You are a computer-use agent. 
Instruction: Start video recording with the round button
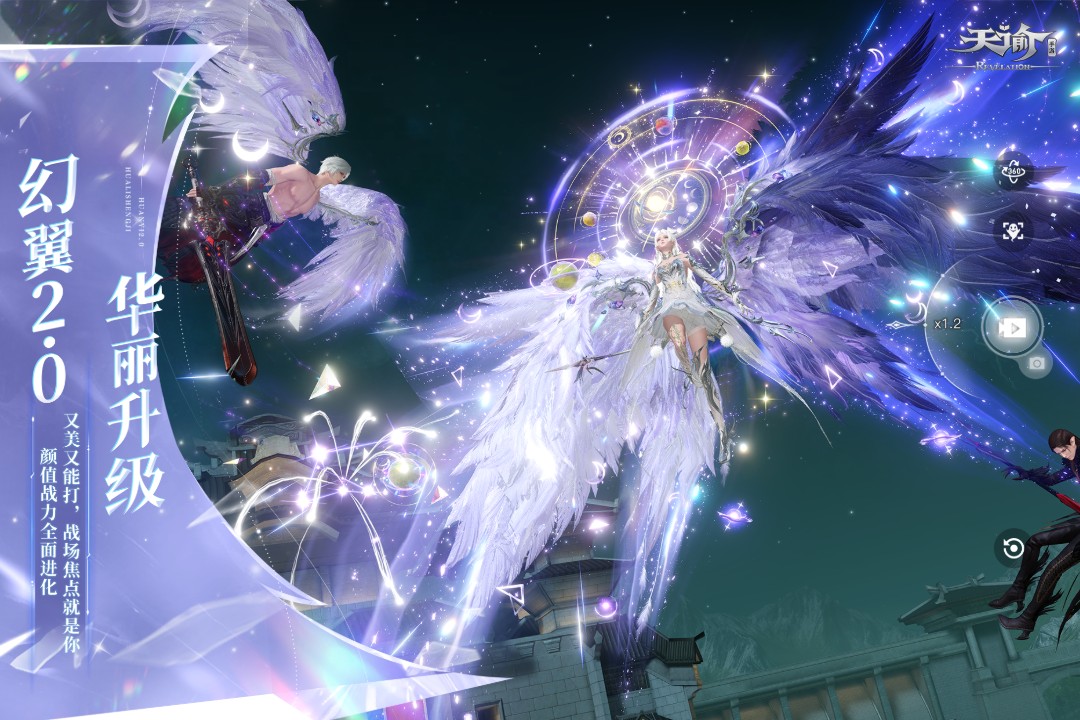[x=1012, y=326]
